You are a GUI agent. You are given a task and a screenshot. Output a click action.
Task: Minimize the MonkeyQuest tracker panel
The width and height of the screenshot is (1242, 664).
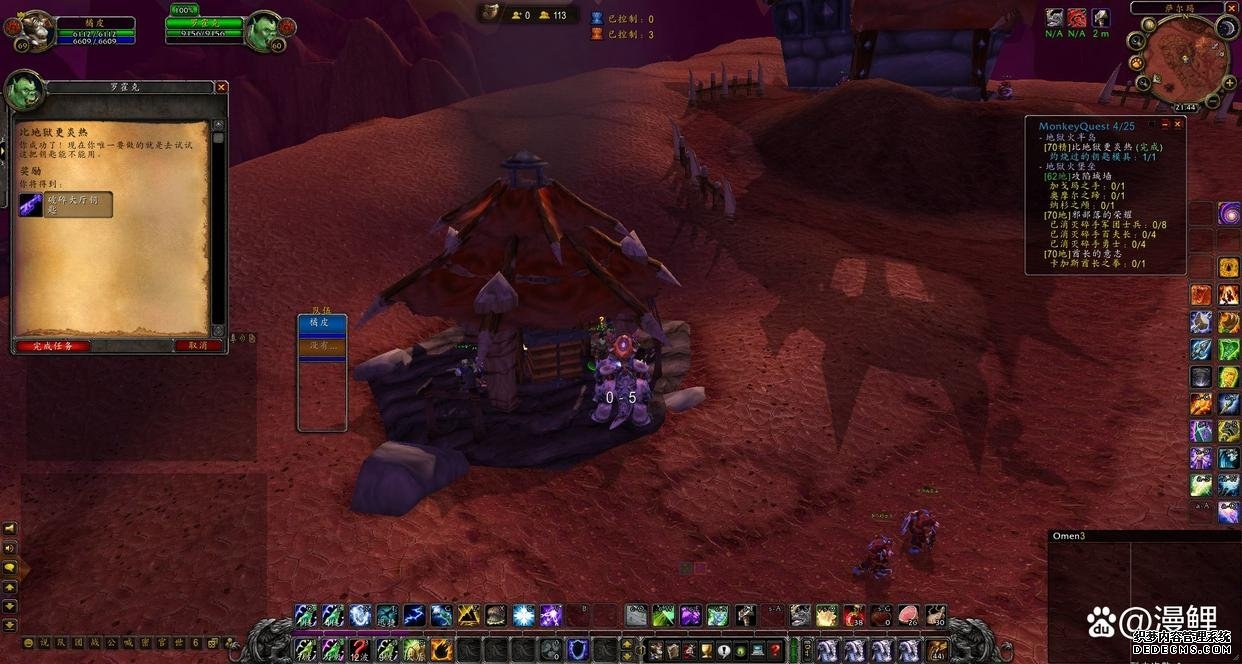click(1165, 125)
